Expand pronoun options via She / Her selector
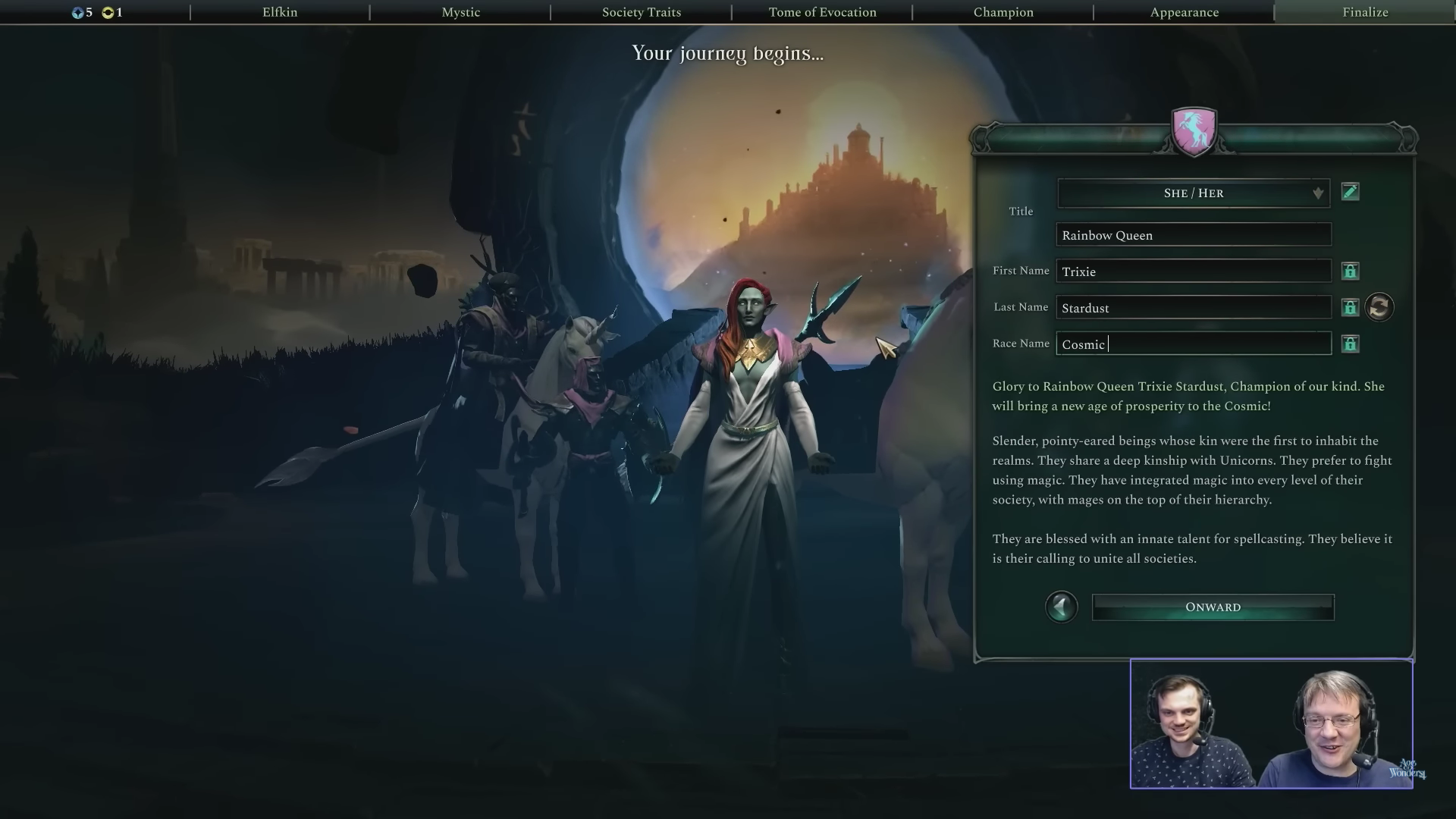 pos(1193,193)
